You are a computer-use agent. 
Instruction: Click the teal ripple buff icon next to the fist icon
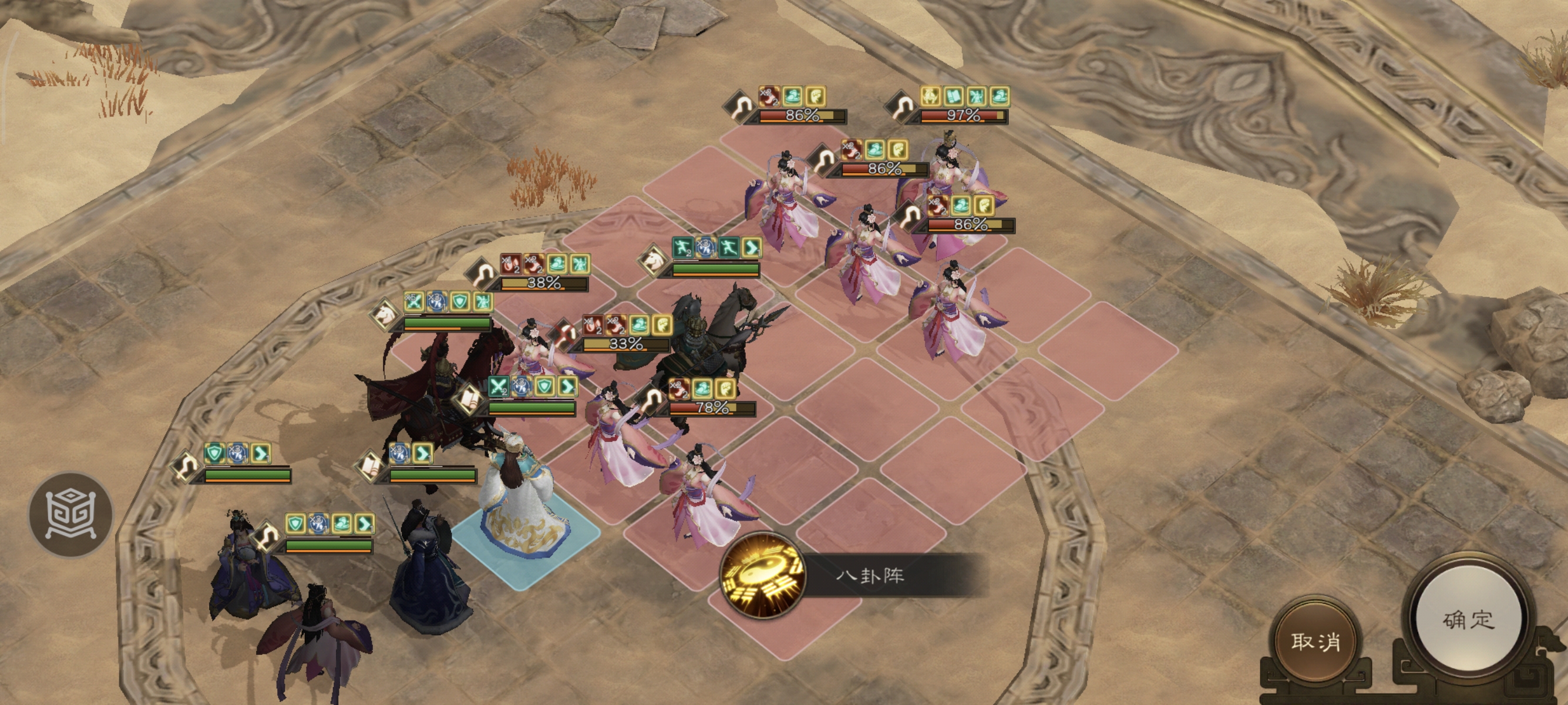[x=703, y=389]
